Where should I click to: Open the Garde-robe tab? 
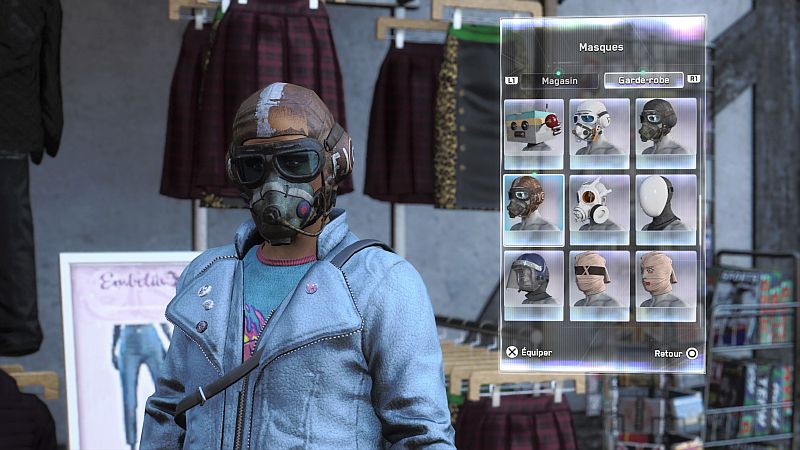pyautogui.click(x=644, y=80)
